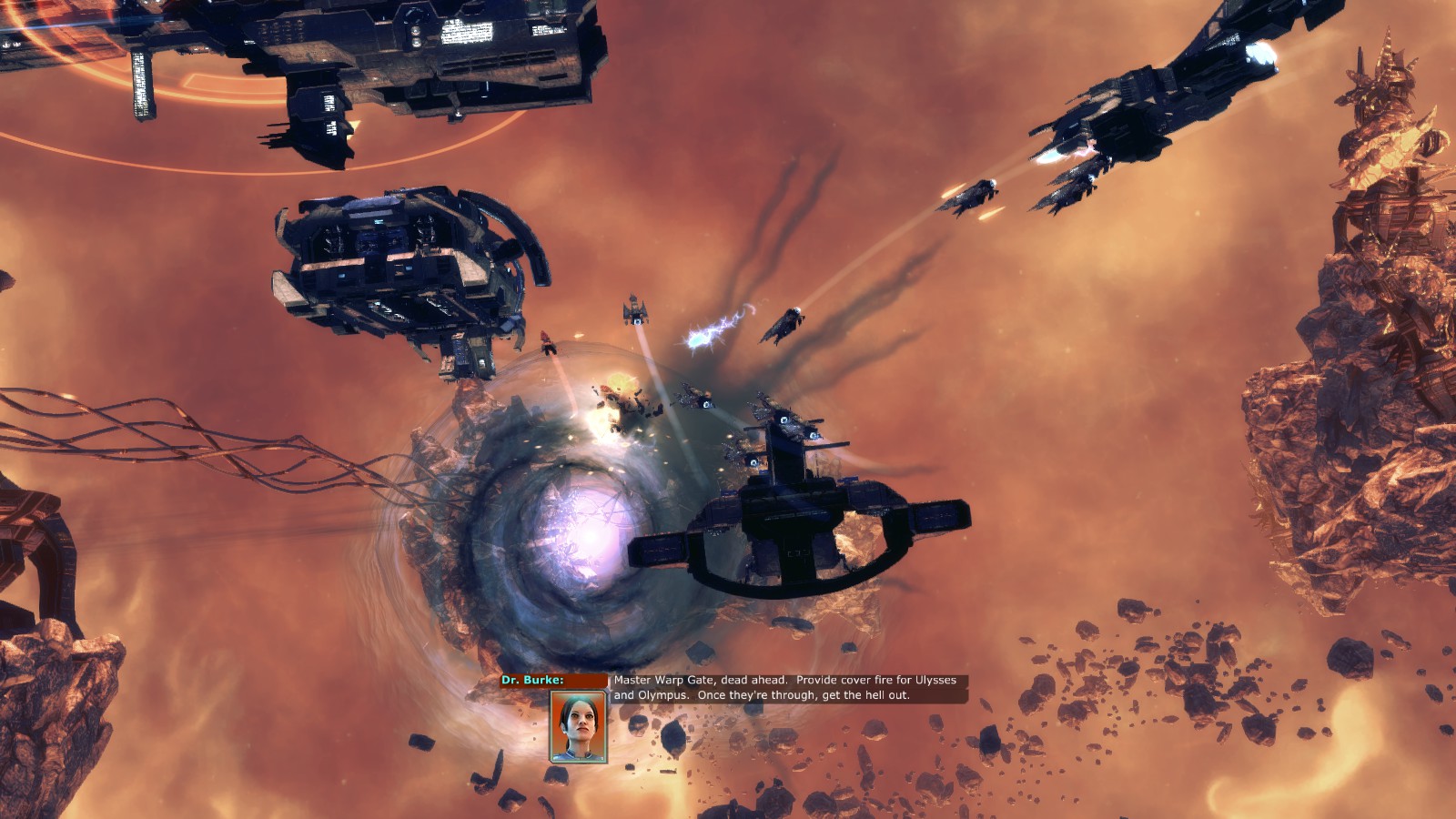The image size is (1456, 819).
Task: Click Dr. Burke's speaker portrait
Action: point(578,726)
